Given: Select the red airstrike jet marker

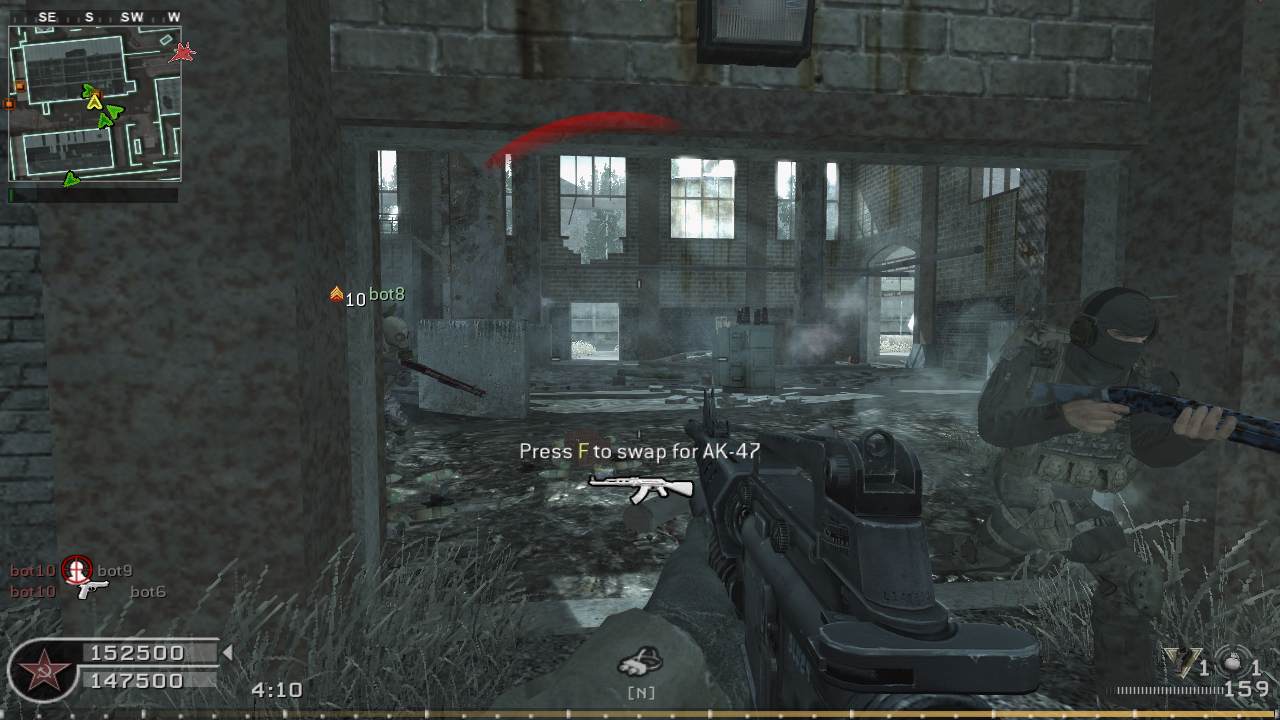Looking at the screenshot, I should [x=182, y=52].
